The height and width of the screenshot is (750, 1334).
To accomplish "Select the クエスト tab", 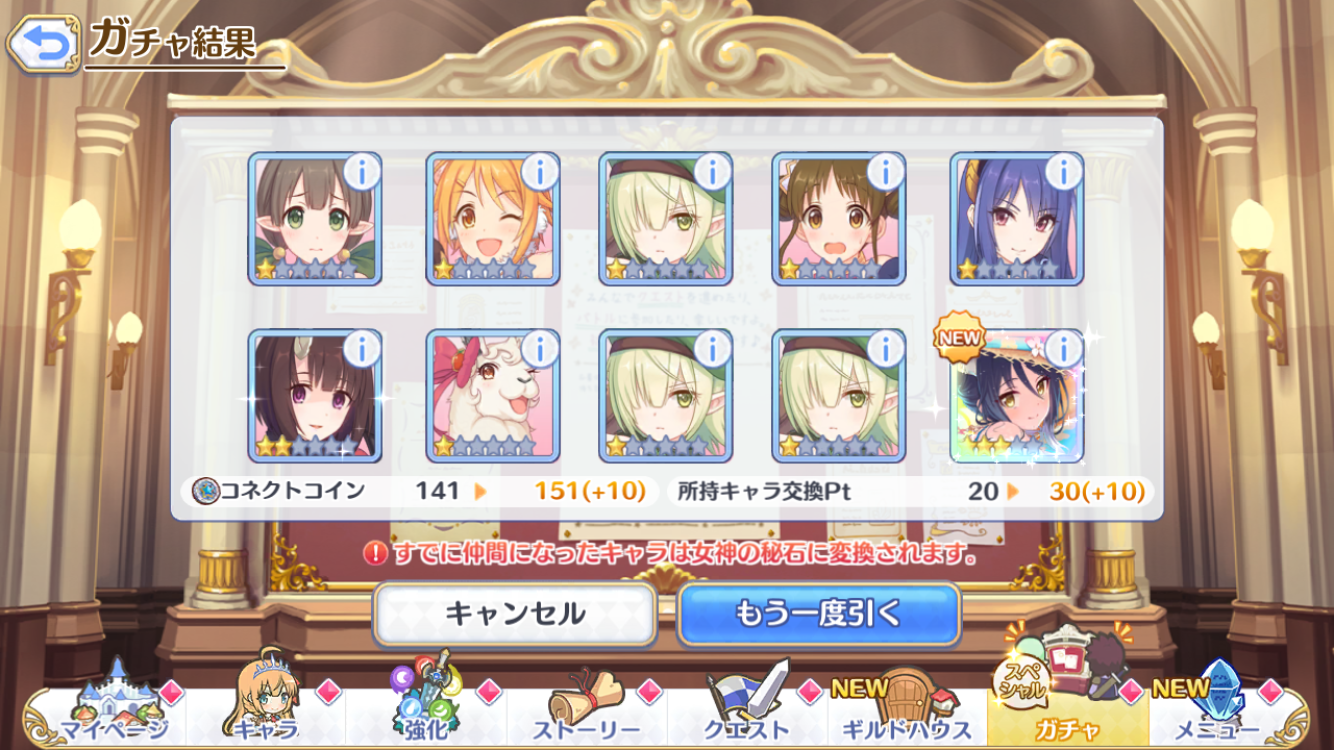I will (x=748, y=712).
